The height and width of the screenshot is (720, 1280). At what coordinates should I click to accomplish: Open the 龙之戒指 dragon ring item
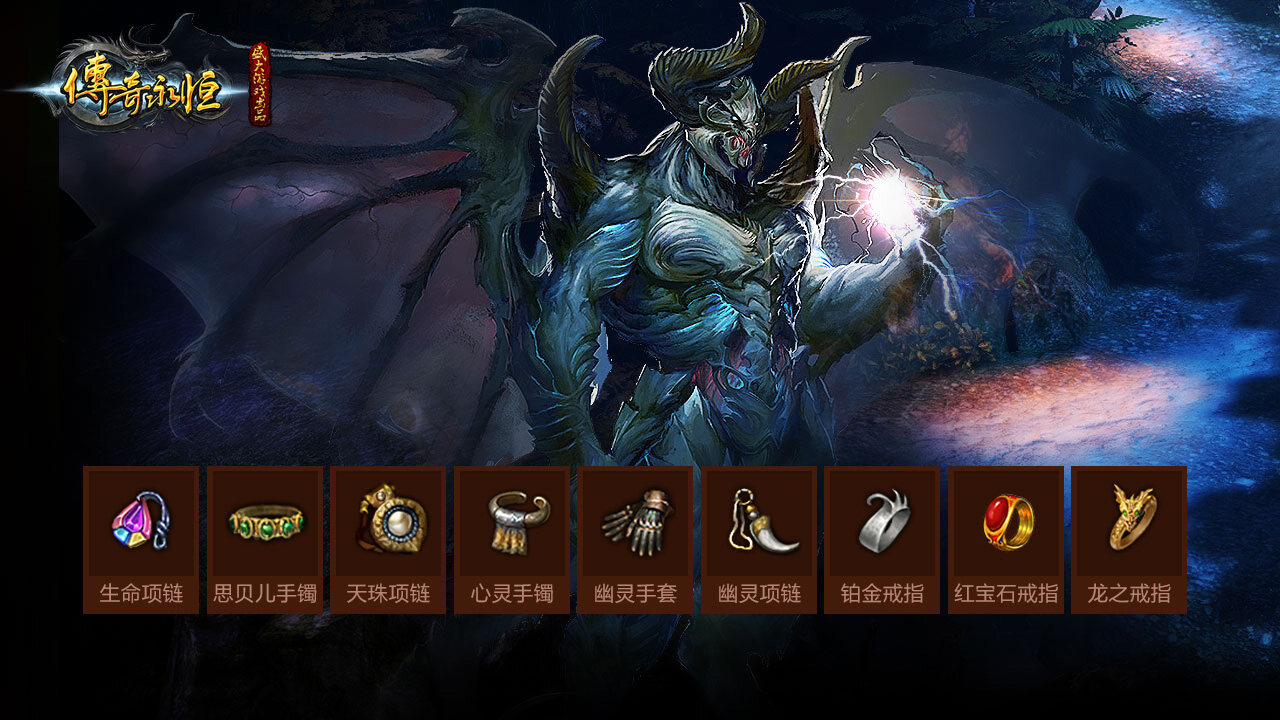click(1129, 539)
